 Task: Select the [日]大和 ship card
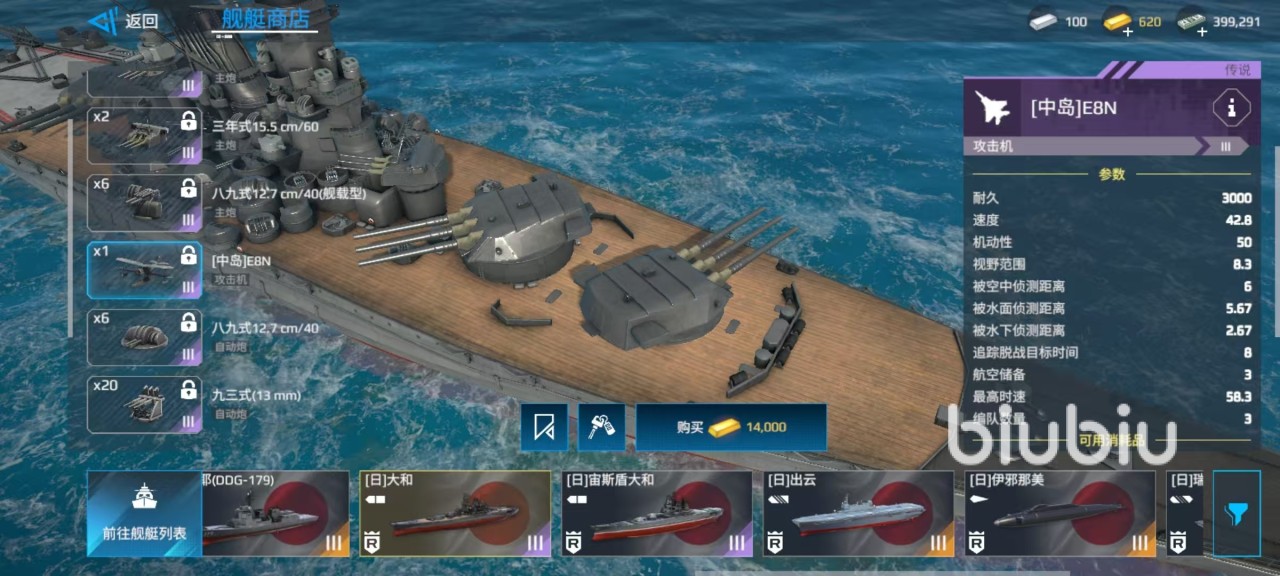(x=455, y=513)
